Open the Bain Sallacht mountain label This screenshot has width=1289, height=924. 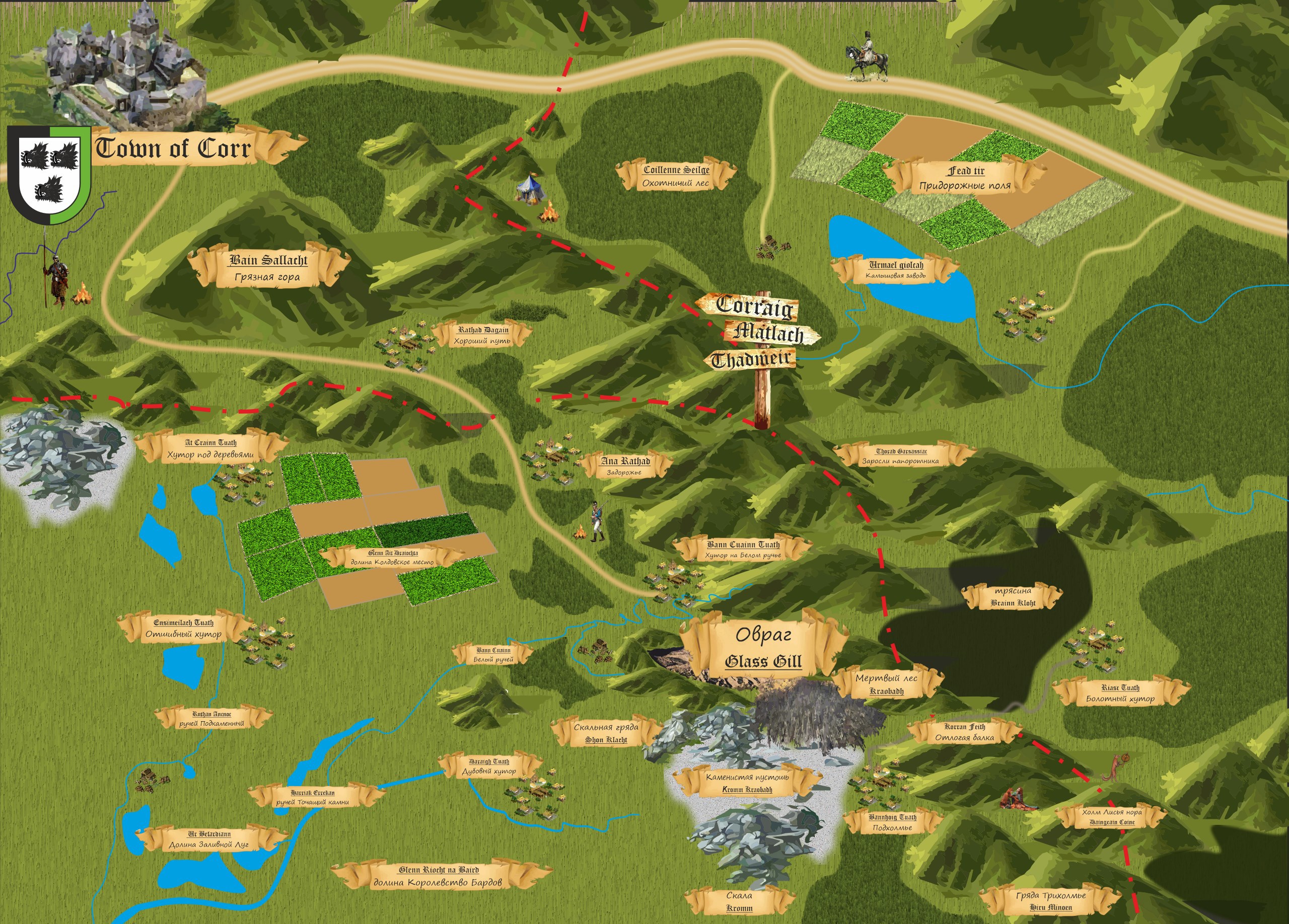coord(268,268)
